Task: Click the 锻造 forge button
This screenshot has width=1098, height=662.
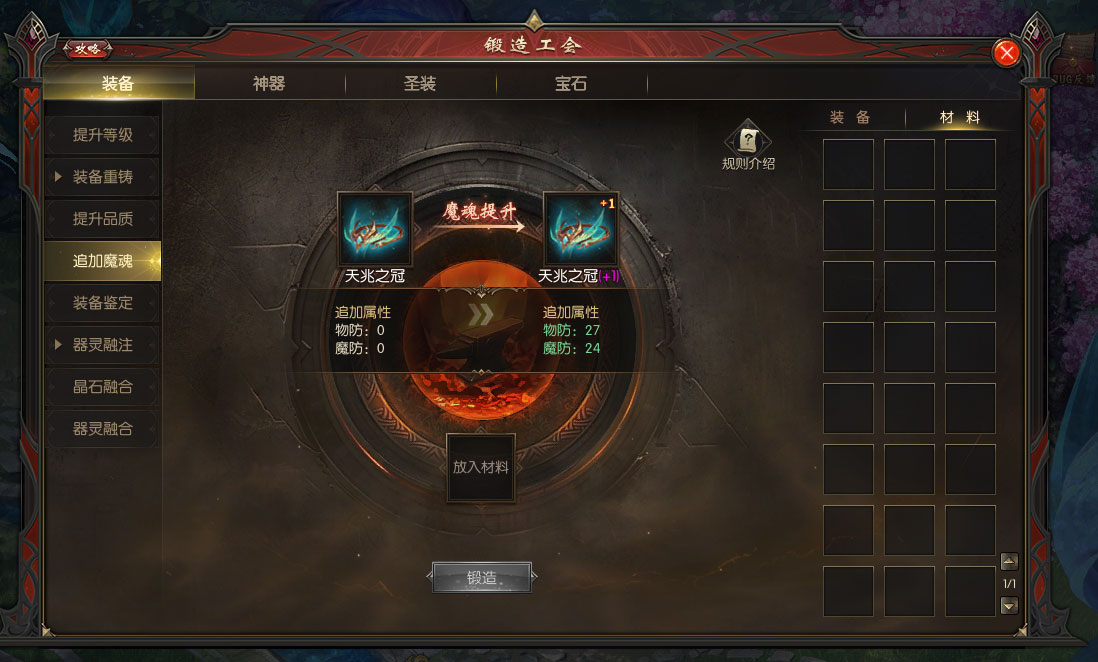Action: click(x=481, y=577)
